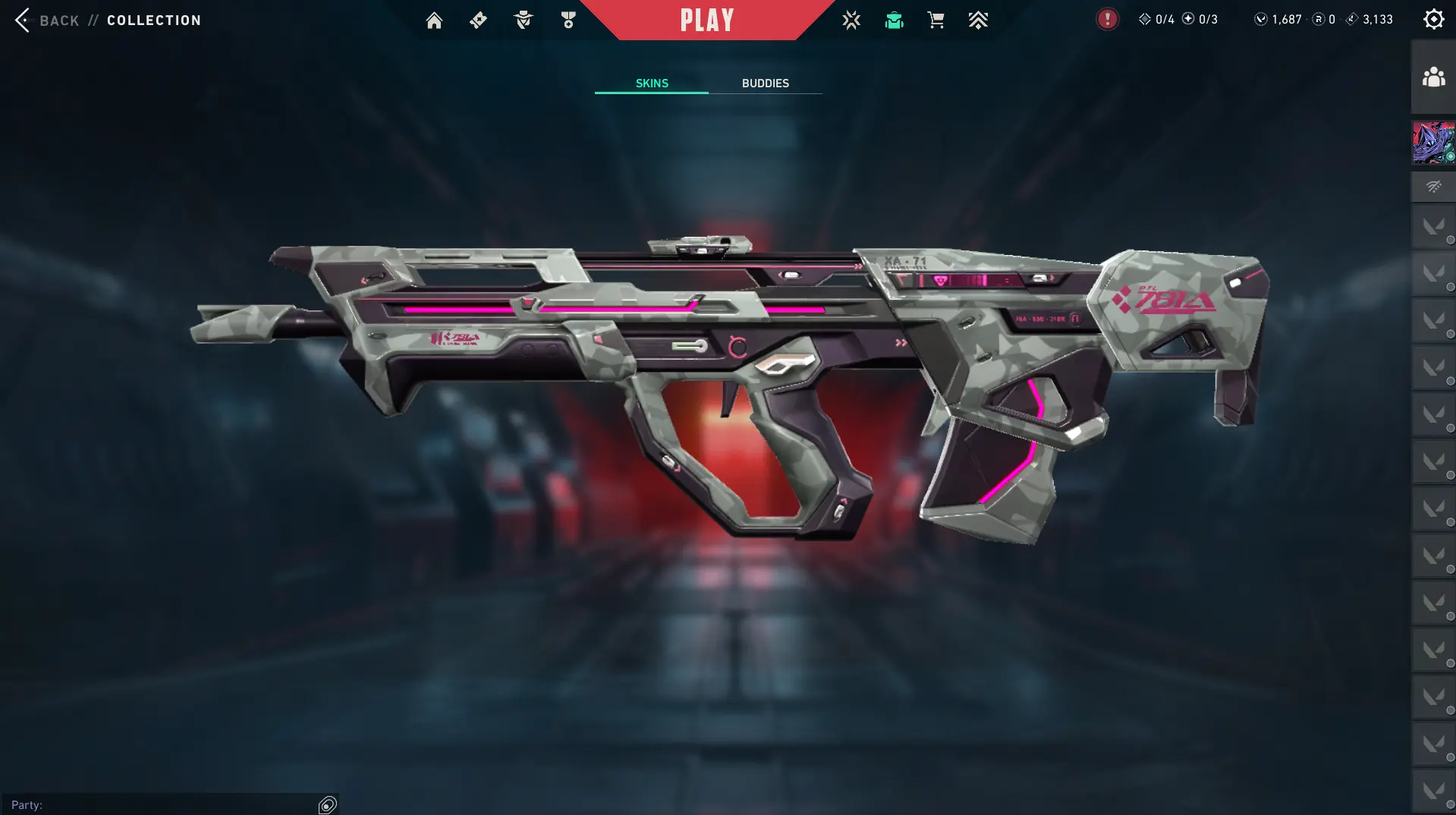This screenshot has height=815, width=1456.
Task: Open the agents icon in navigation
Action: click(x=523, y=20)
